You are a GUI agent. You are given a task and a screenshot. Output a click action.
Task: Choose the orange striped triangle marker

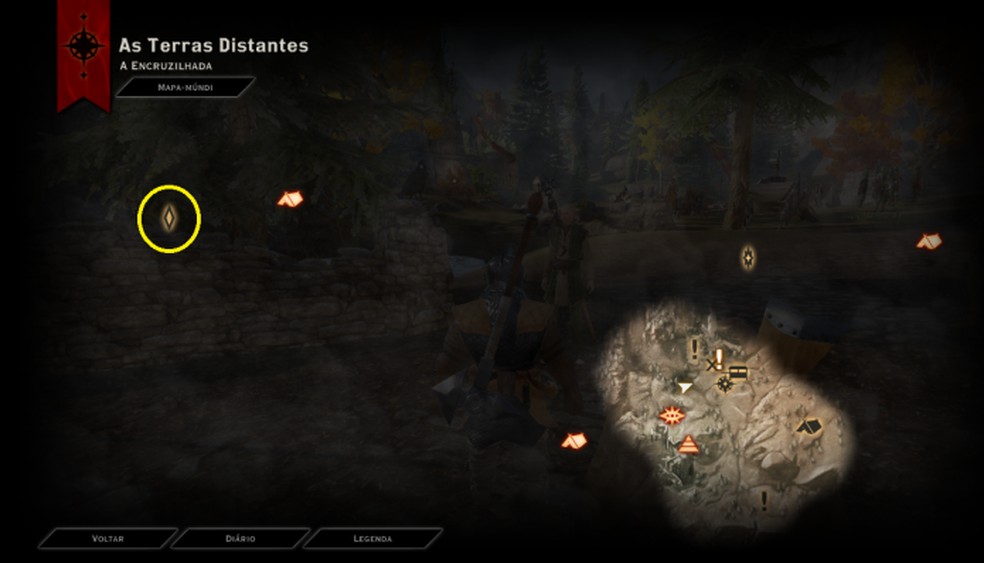[688, 444]
